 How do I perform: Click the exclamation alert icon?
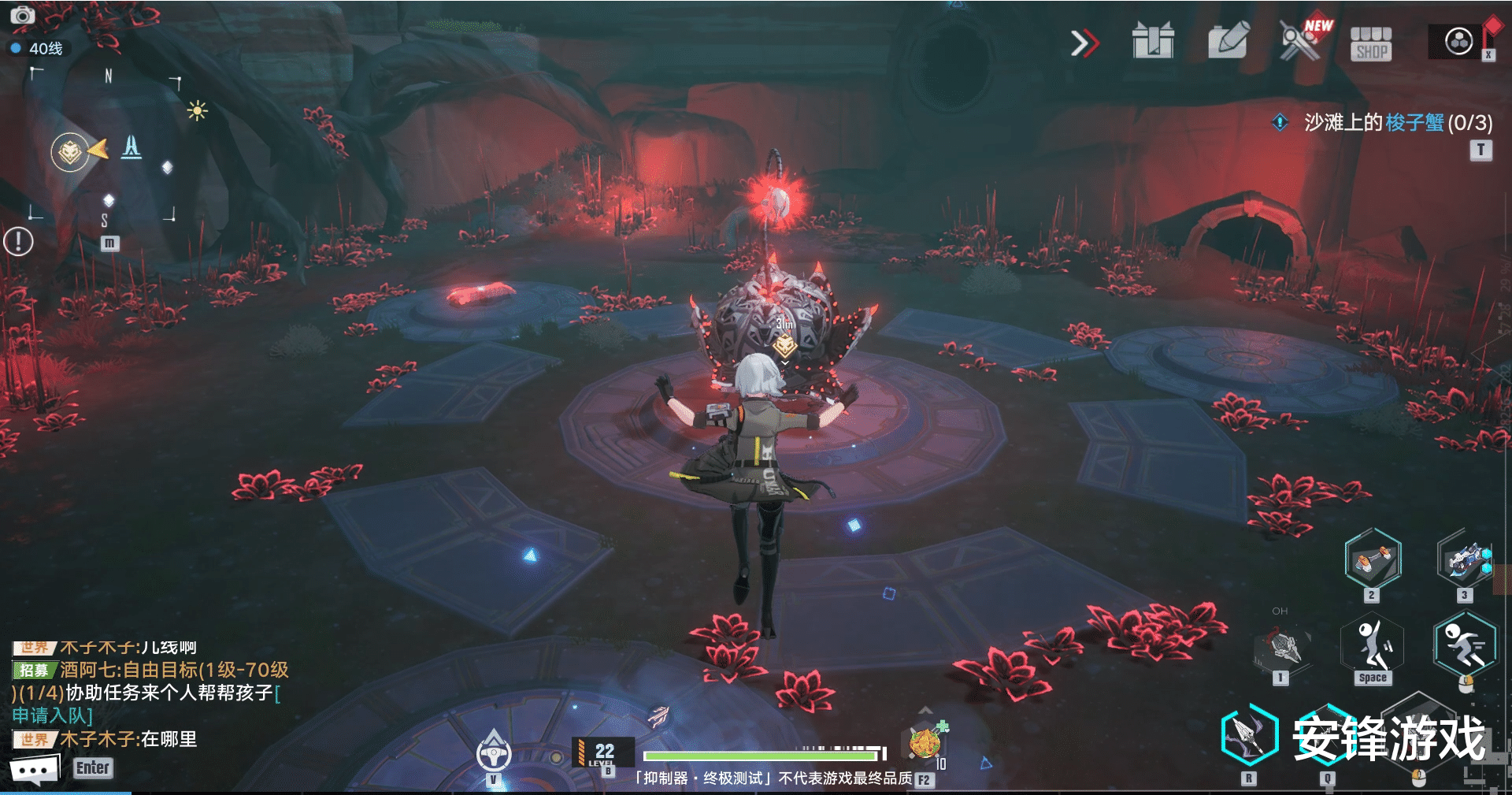[x=18, y=241]
